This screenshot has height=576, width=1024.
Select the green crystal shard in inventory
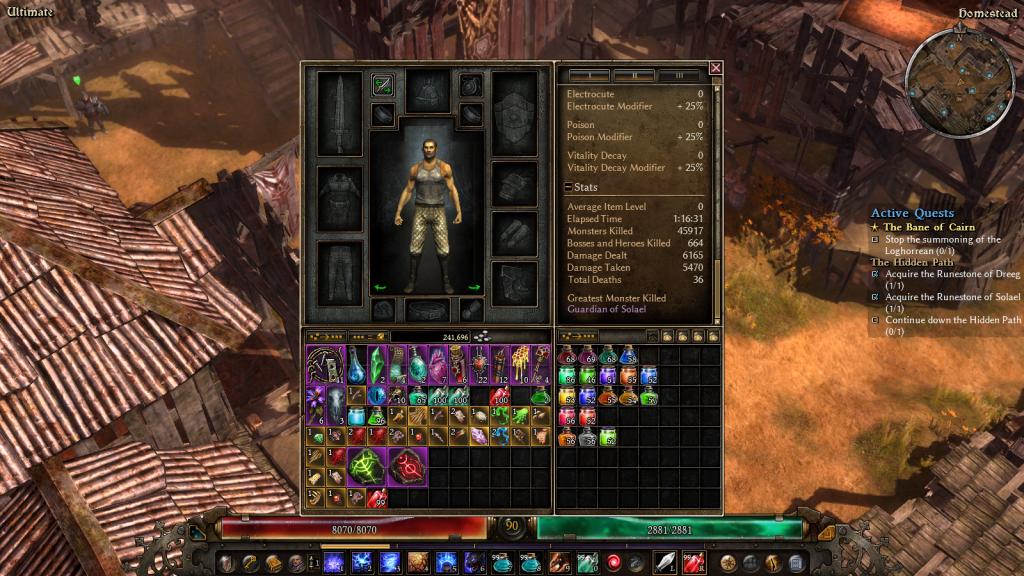pyautogui.click(x=376, y=363)
